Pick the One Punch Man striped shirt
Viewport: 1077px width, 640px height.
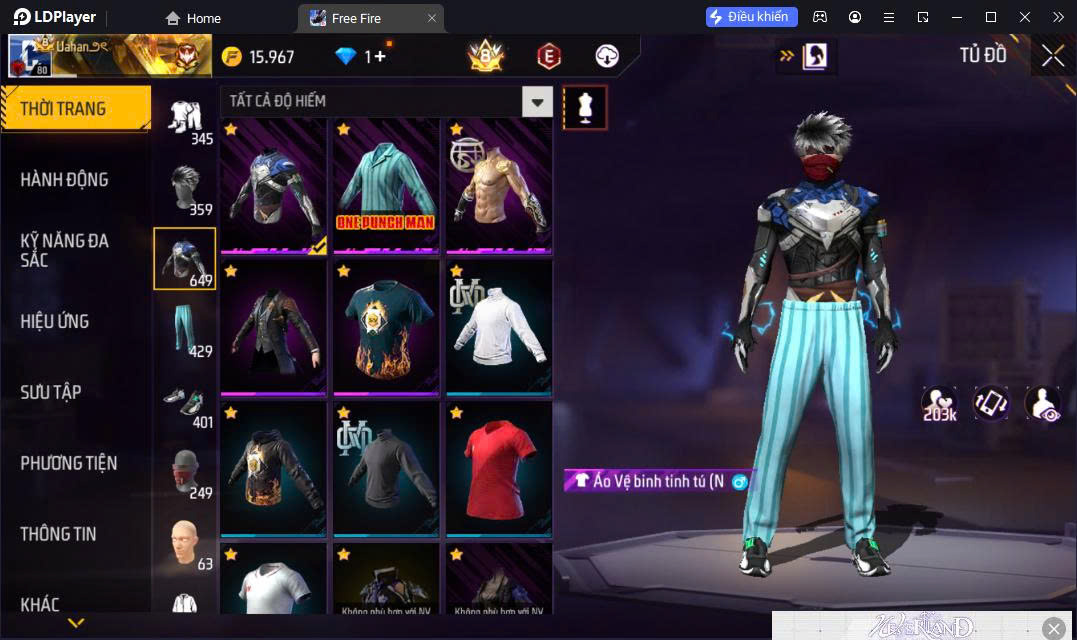(x=385, y=183)
